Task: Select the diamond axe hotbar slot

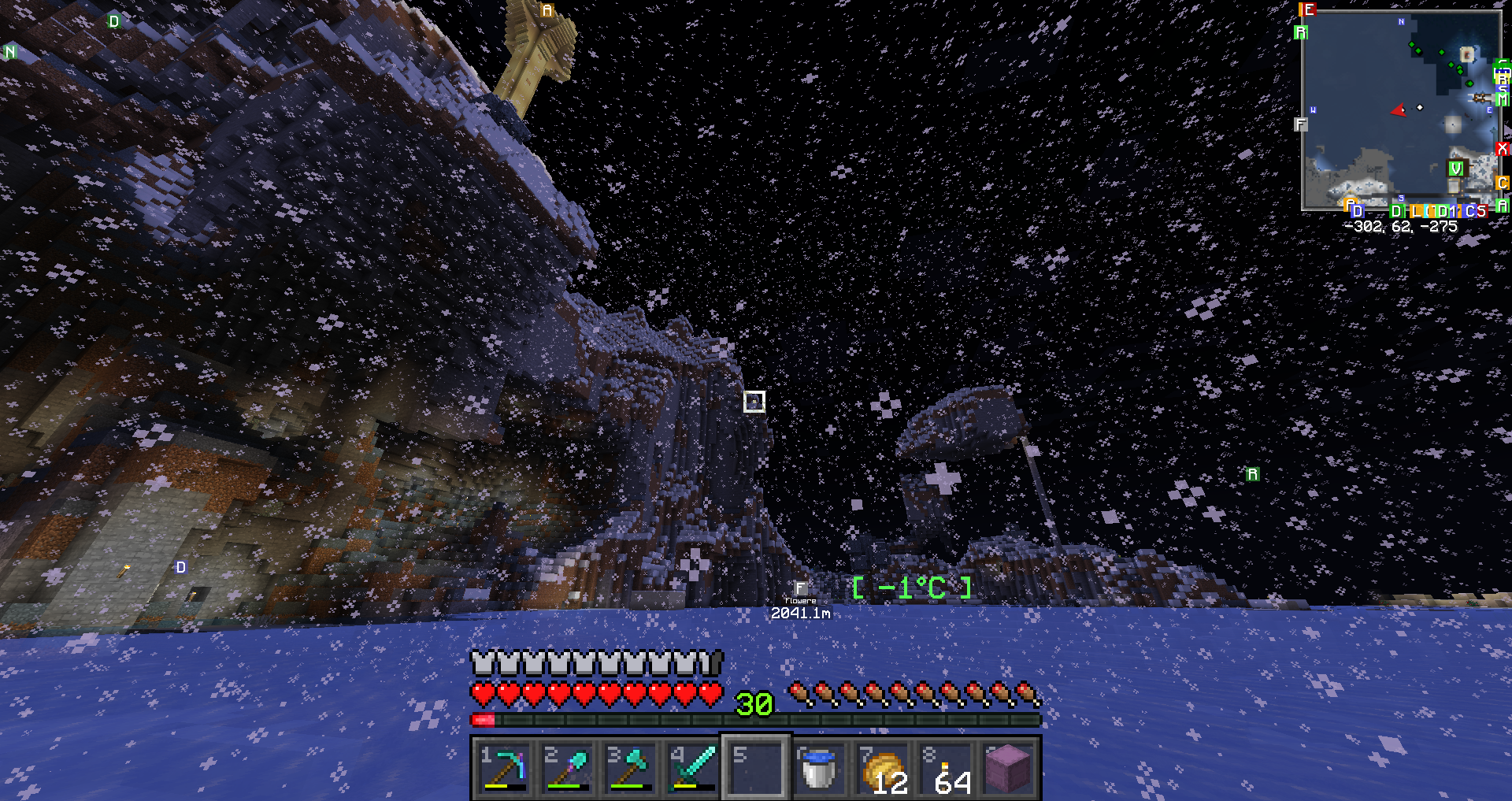Action: pyautogui.click(x=630, y=768)
